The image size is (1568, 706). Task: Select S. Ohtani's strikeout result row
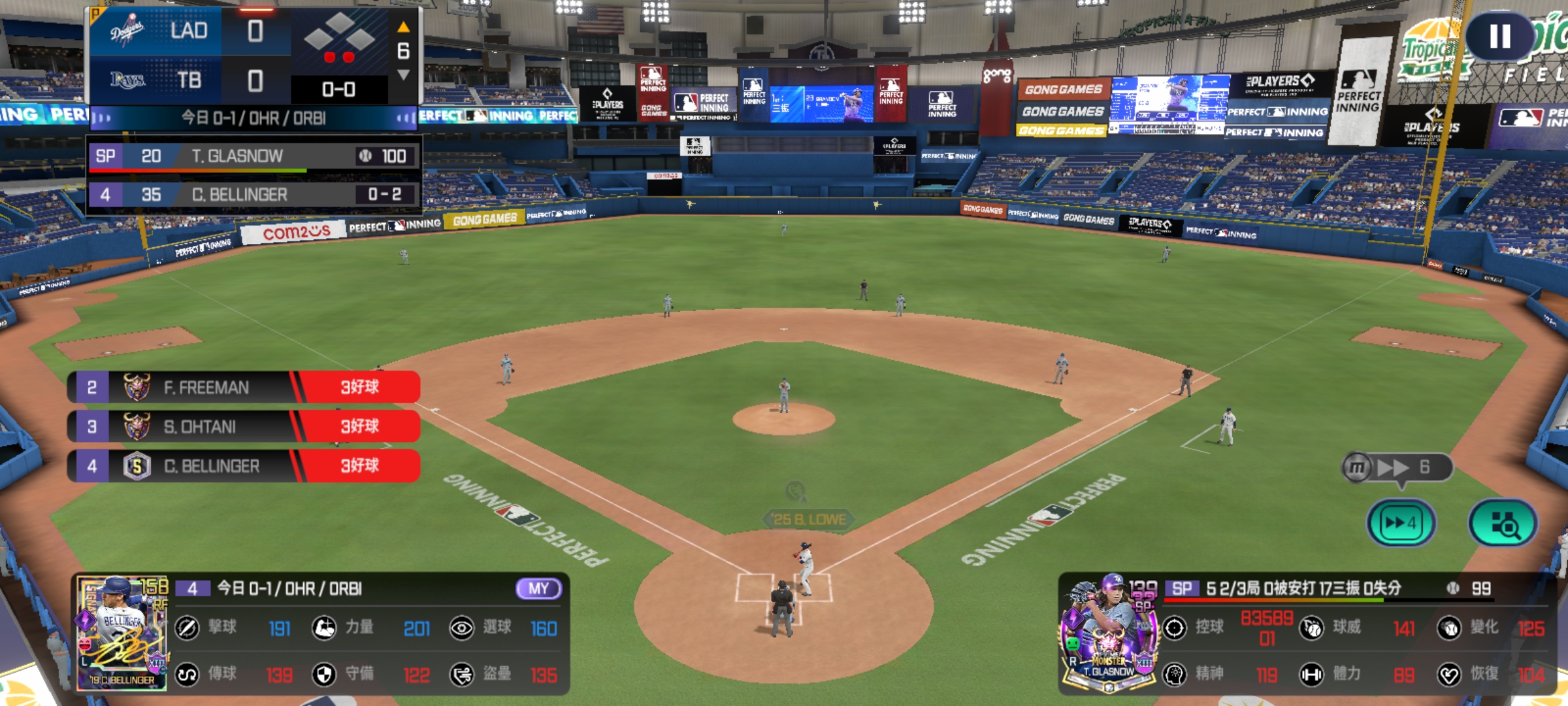click(244, 427)
